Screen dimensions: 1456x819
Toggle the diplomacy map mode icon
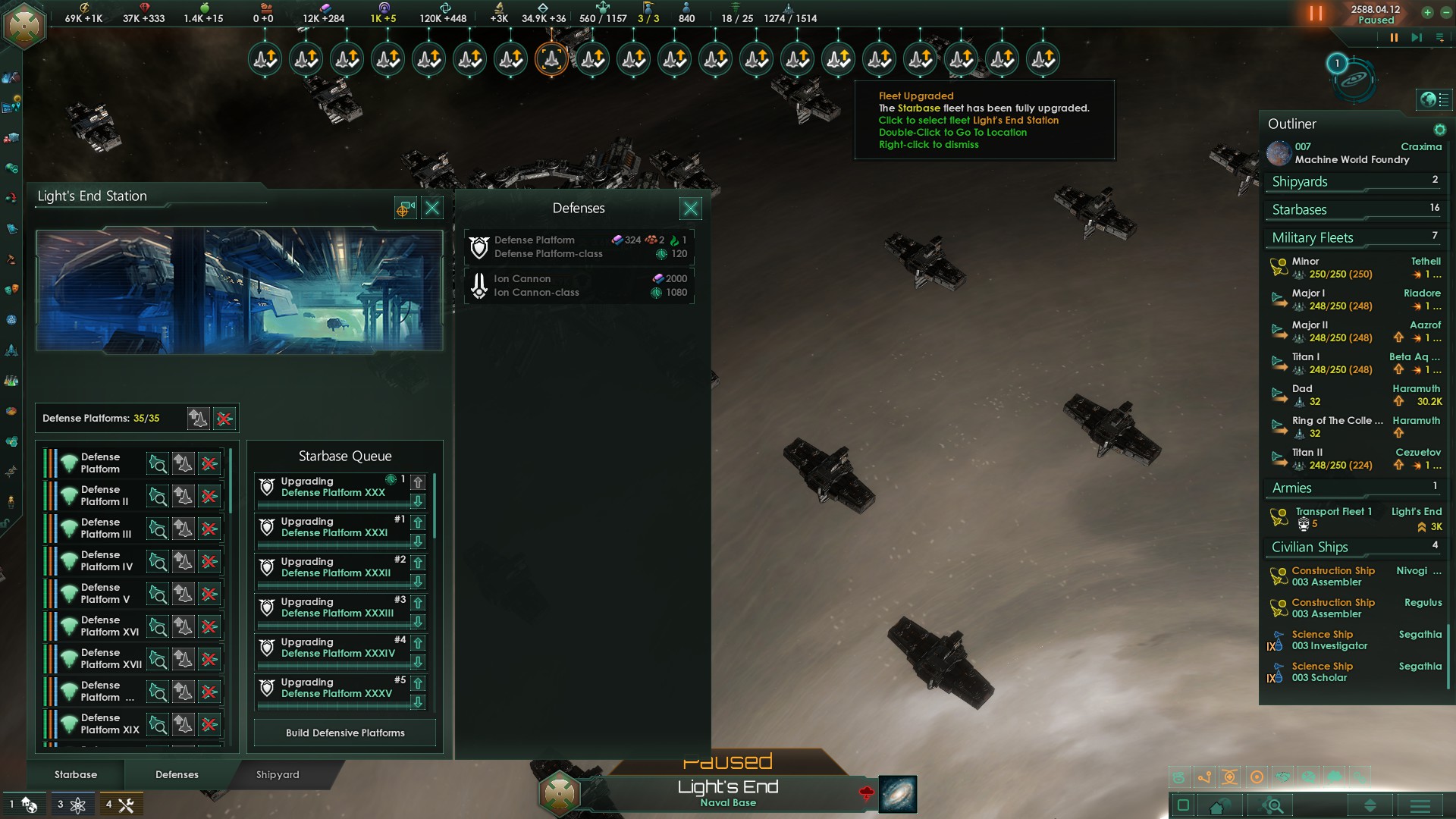(x=1284, y=776)
